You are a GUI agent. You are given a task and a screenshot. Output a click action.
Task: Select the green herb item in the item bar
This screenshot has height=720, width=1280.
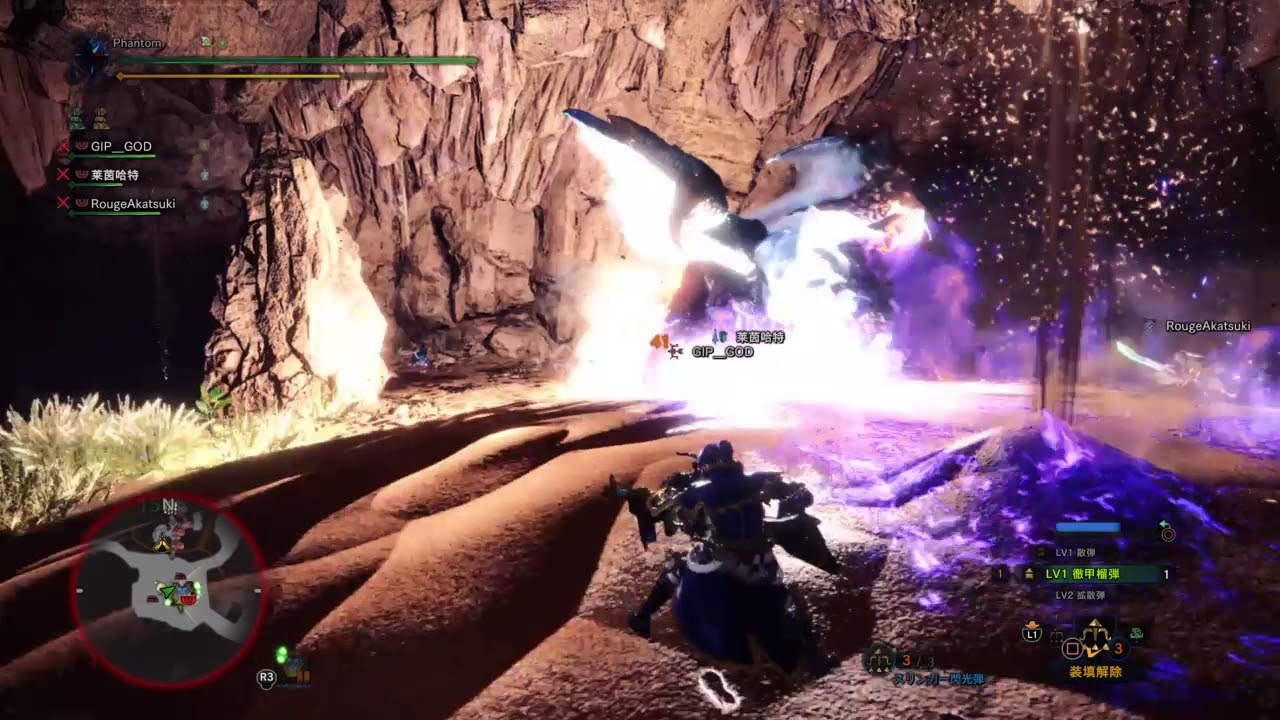click(x=1137, y=632)
